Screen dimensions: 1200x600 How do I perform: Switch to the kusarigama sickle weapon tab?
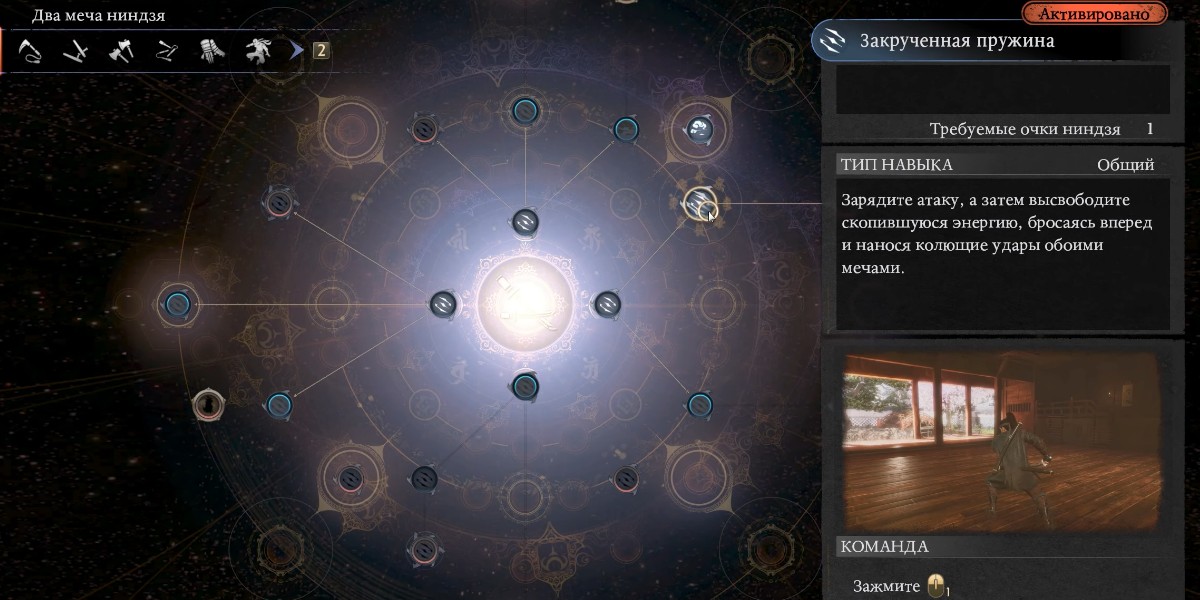pyautogui.click(x=30, y=50)
